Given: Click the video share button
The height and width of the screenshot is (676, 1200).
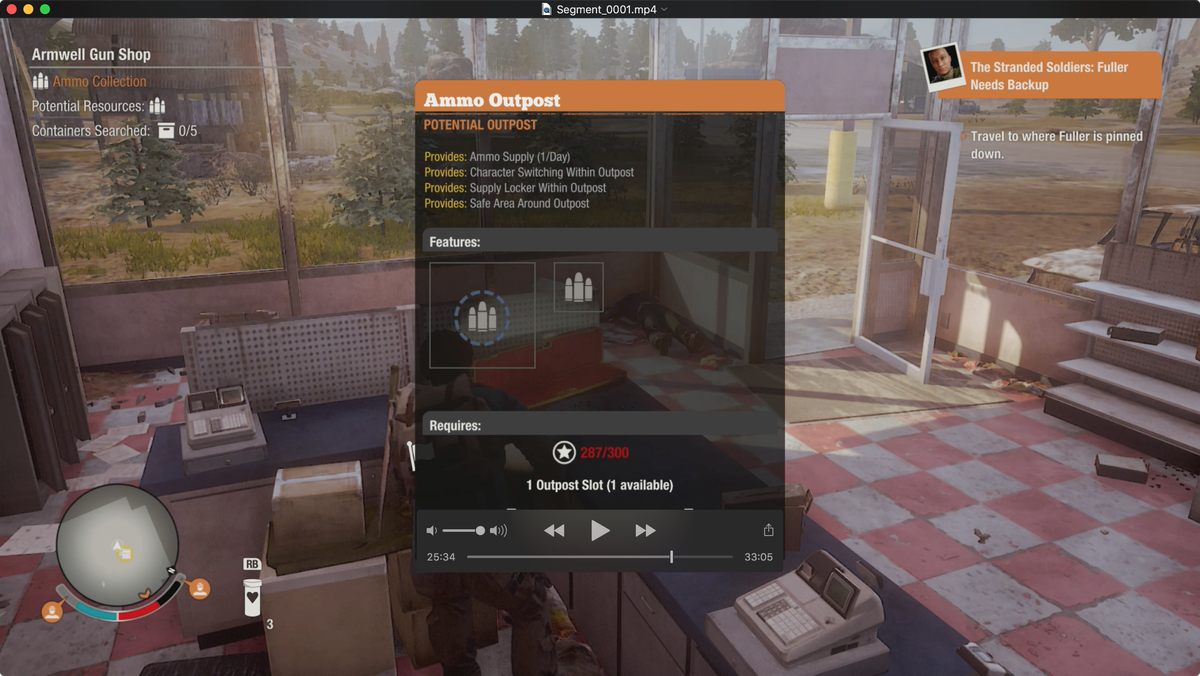Looking at the screenshot, I should click(768, 530).
